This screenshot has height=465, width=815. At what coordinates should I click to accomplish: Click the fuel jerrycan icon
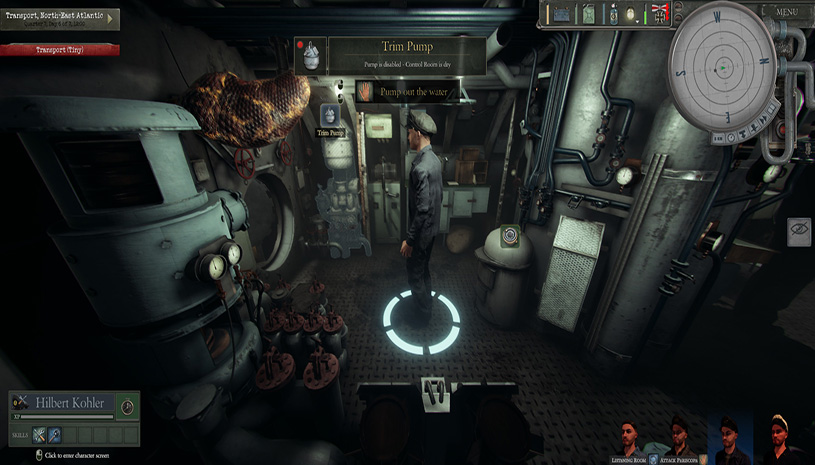click(x=589, y=14)
